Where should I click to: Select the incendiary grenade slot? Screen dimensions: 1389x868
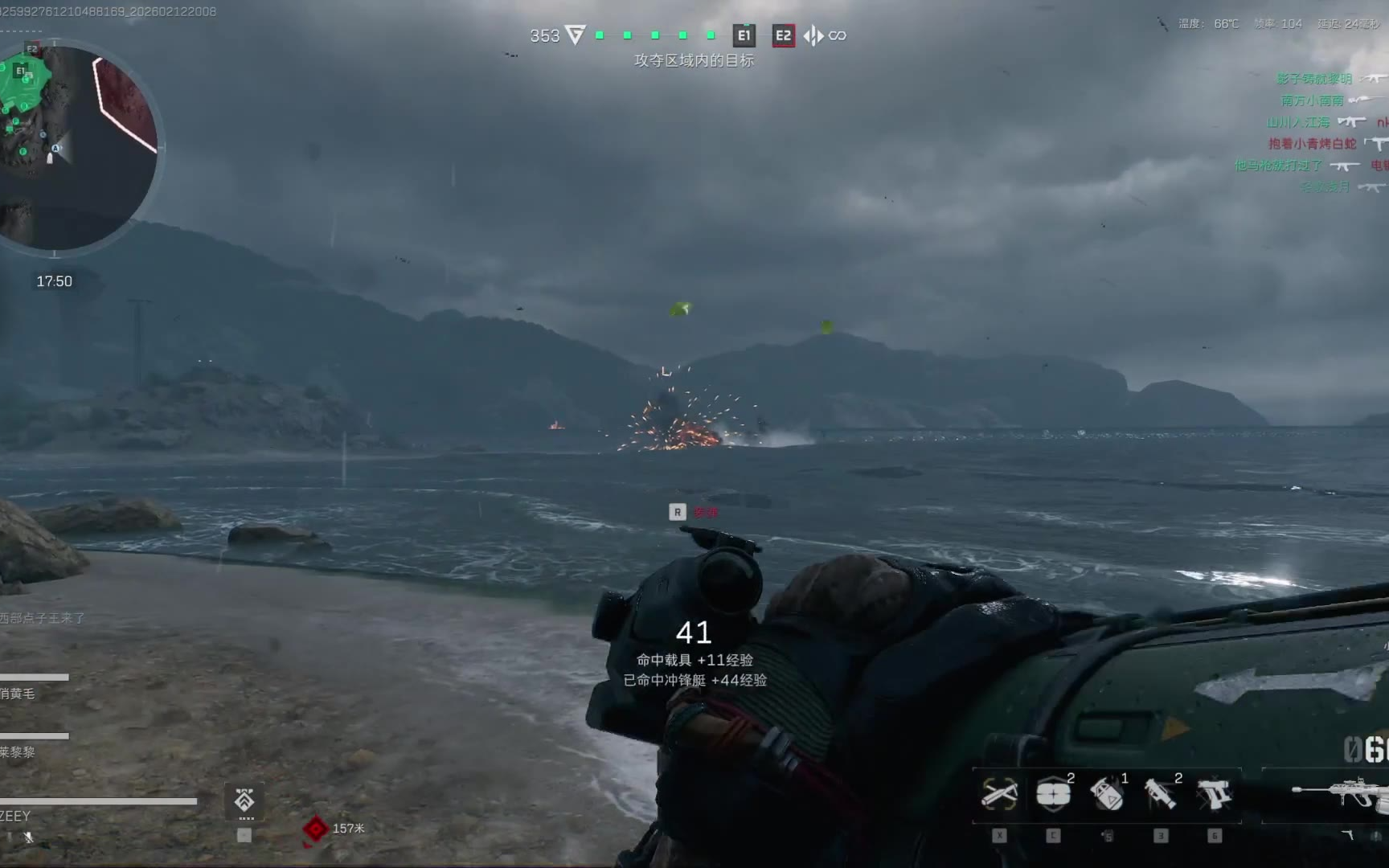tap(1107, 795)
